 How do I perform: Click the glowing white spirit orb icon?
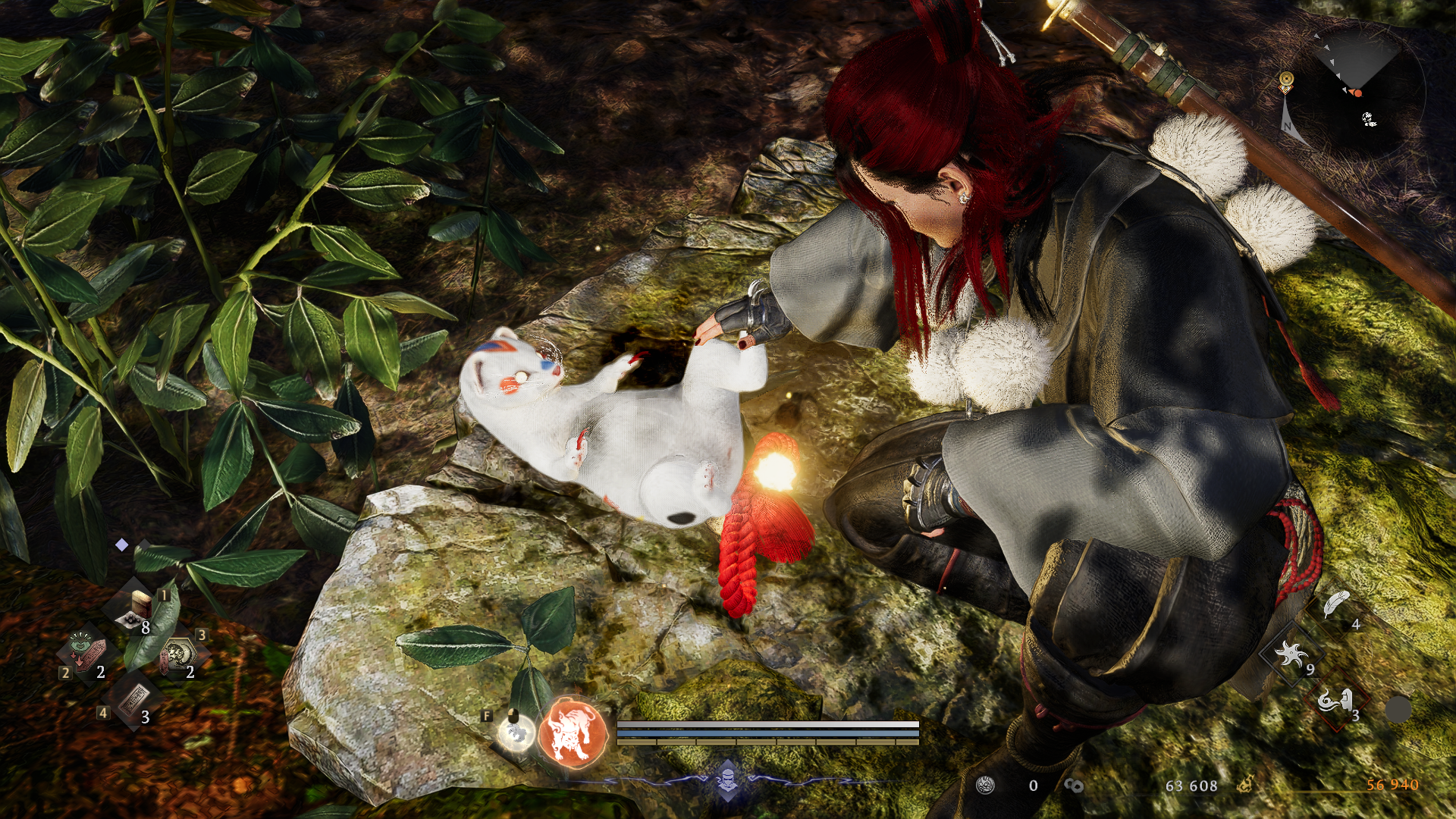click(x=516, y=733)
